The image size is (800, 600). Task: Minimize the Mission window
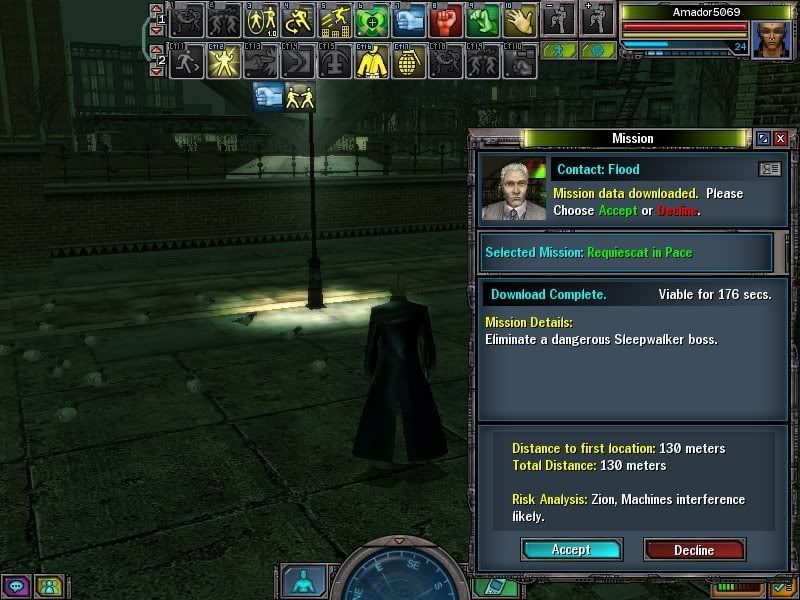[763, 139]
